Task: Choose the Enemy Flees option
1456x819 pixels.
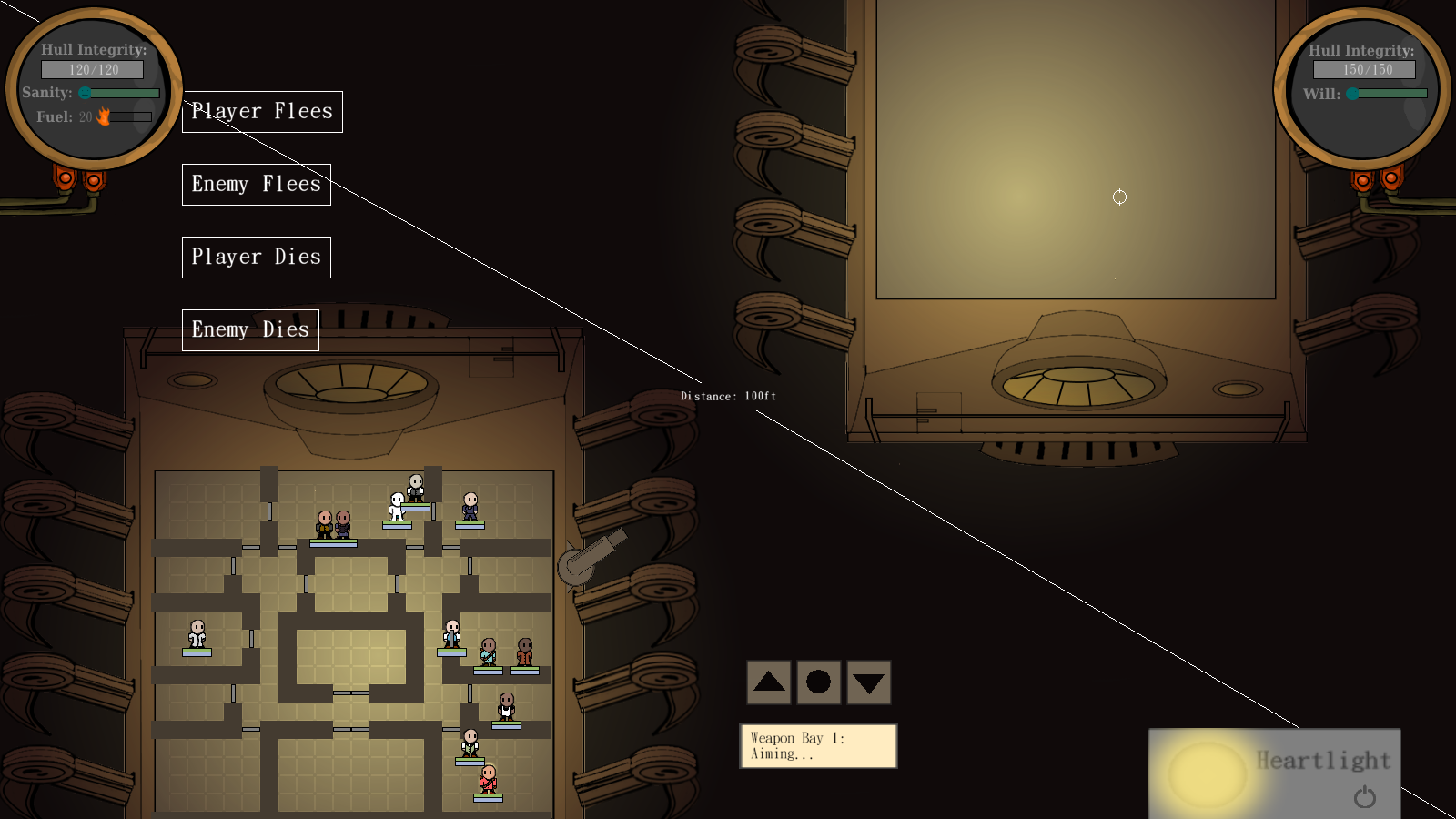Action: (256, 185)
